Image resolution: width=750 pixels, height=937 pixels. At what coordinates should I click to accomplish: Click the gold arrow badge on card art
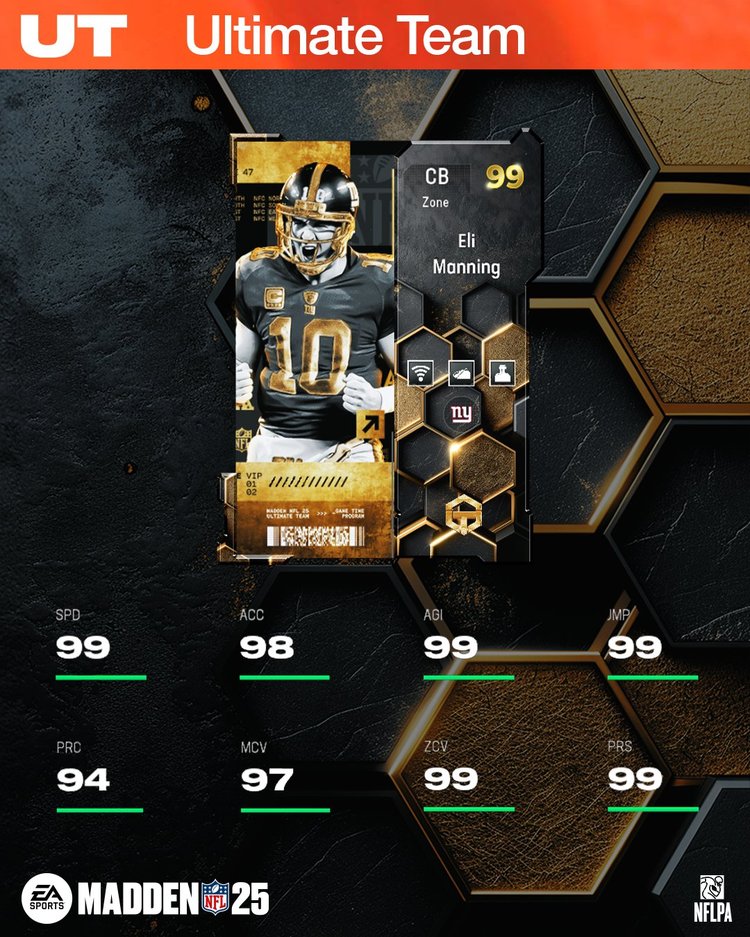(370, 425)
